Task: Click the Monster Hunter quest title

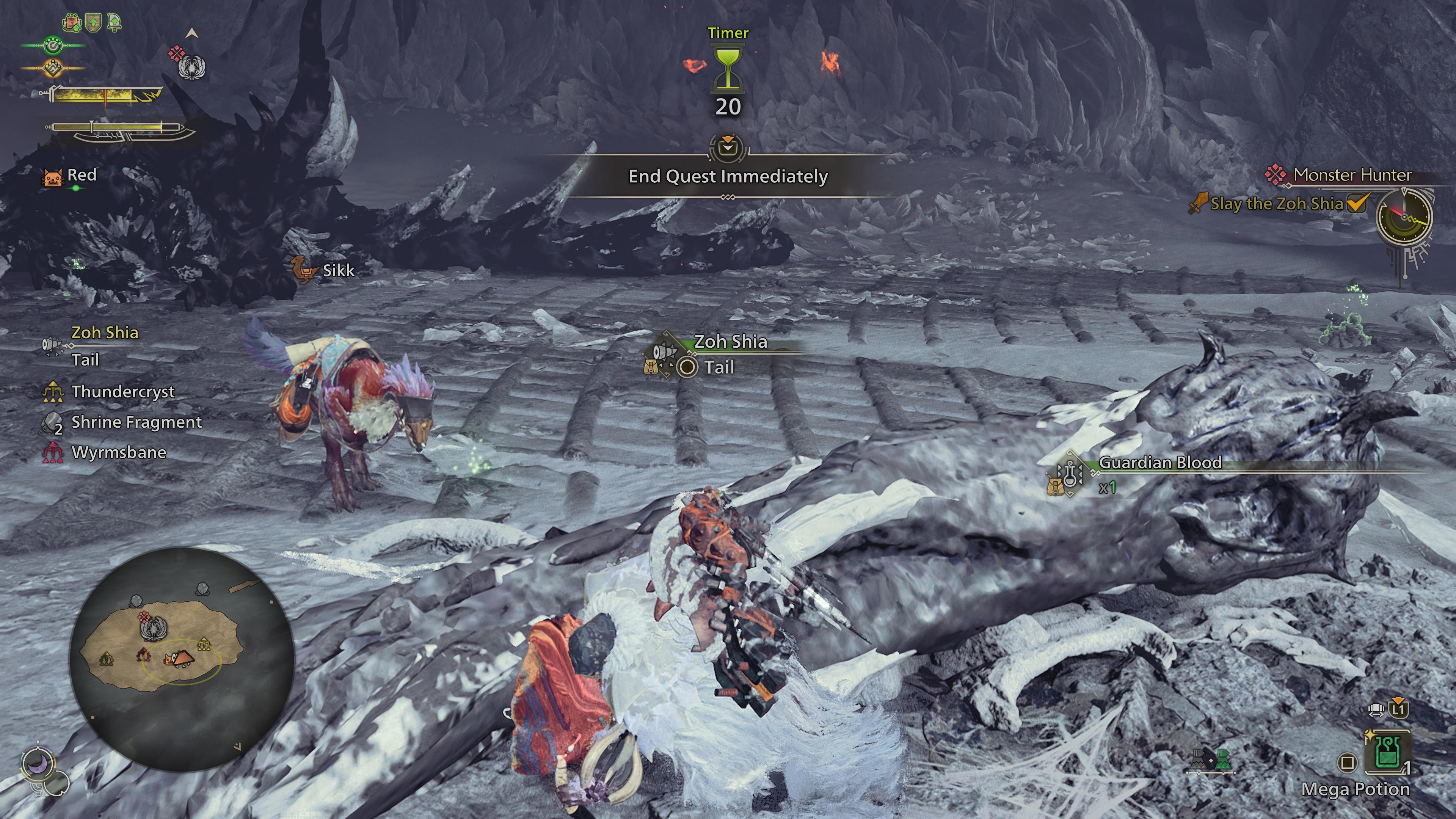Action: pyautogui.click(x=1352, y=175)
